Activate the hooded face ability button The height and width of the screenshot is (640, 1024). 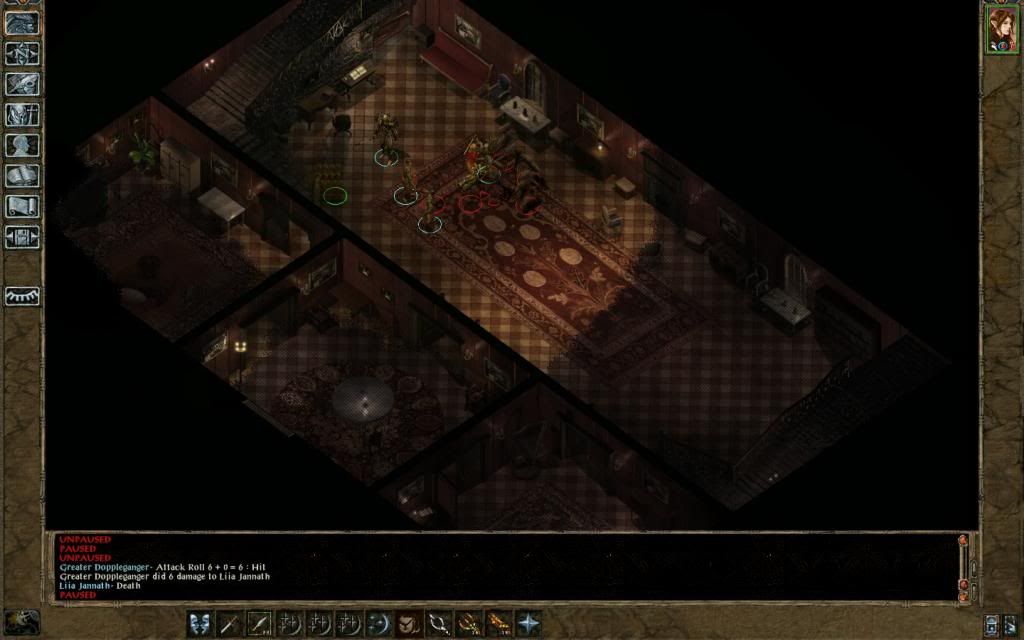click(x=408, y=623)
